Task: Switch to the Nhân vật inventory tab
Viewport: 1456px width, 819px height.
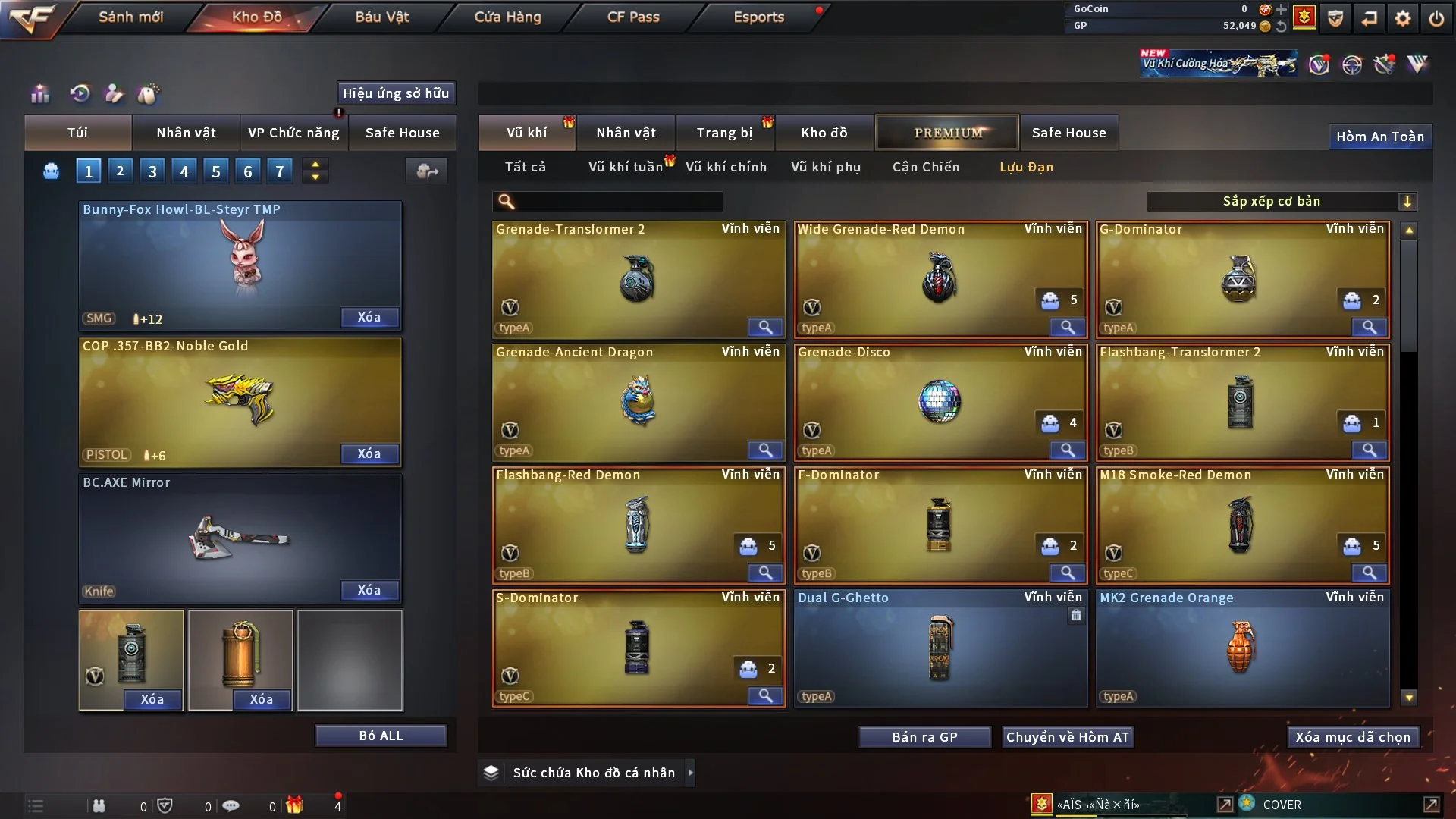Action: [626, 133]
